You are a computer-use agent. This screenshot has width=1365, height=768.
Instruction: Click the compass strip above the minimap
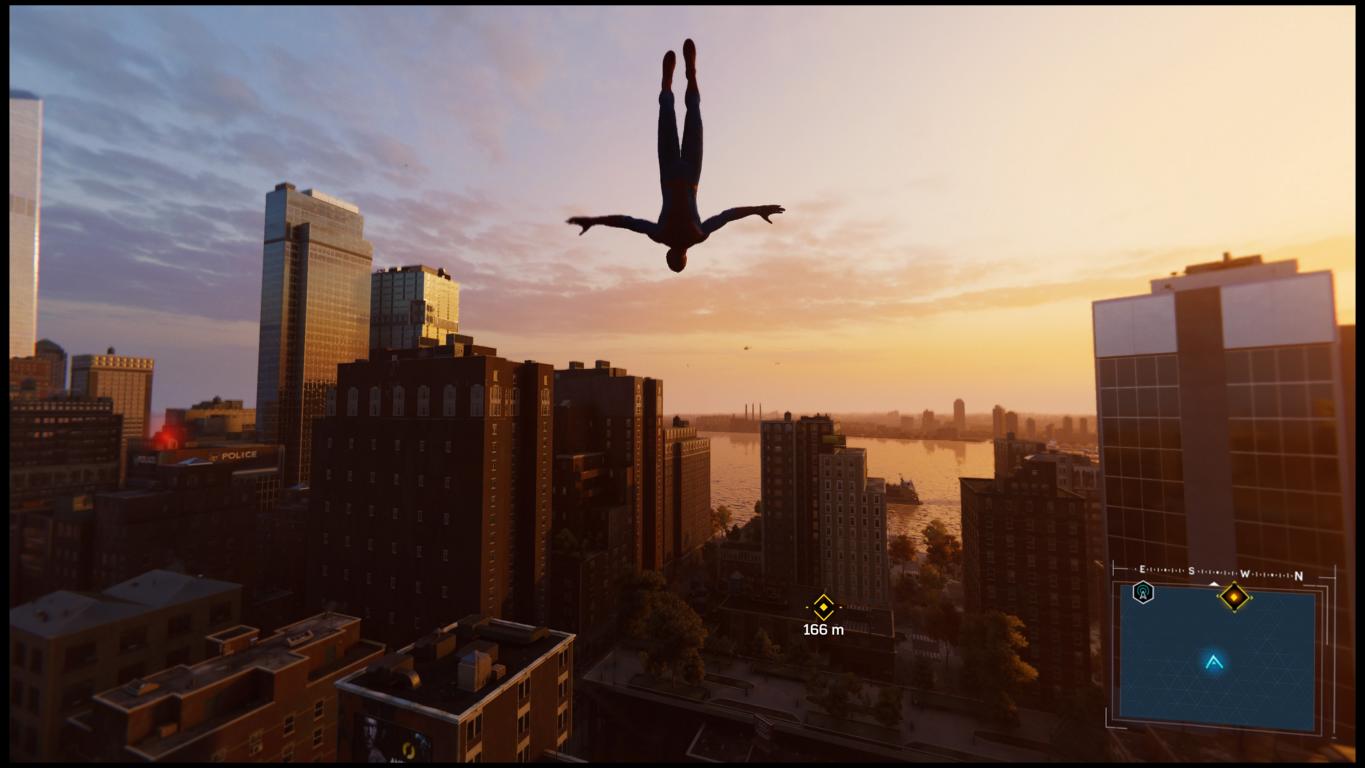[1220, 575]
